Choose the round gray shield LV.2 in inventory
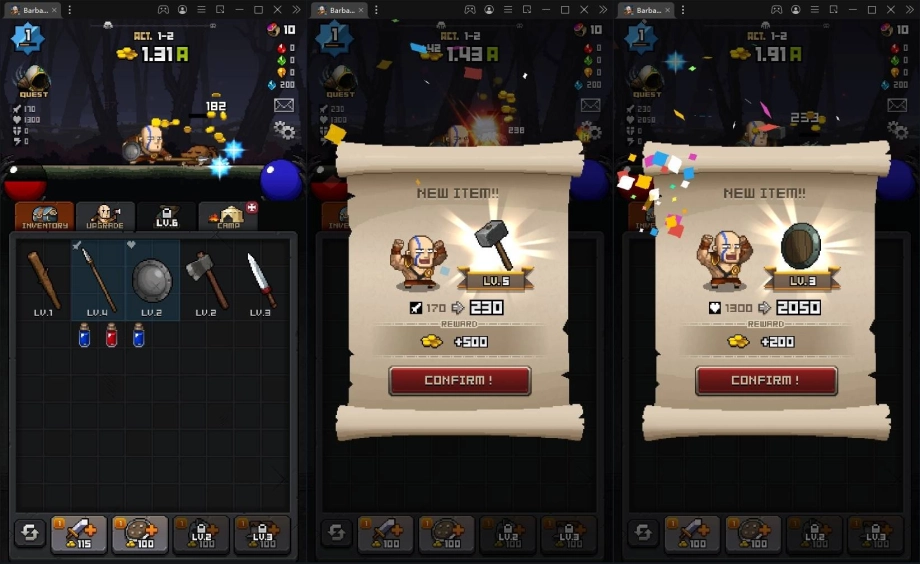The width and height of the screenshot is (920, 564). 152,281
